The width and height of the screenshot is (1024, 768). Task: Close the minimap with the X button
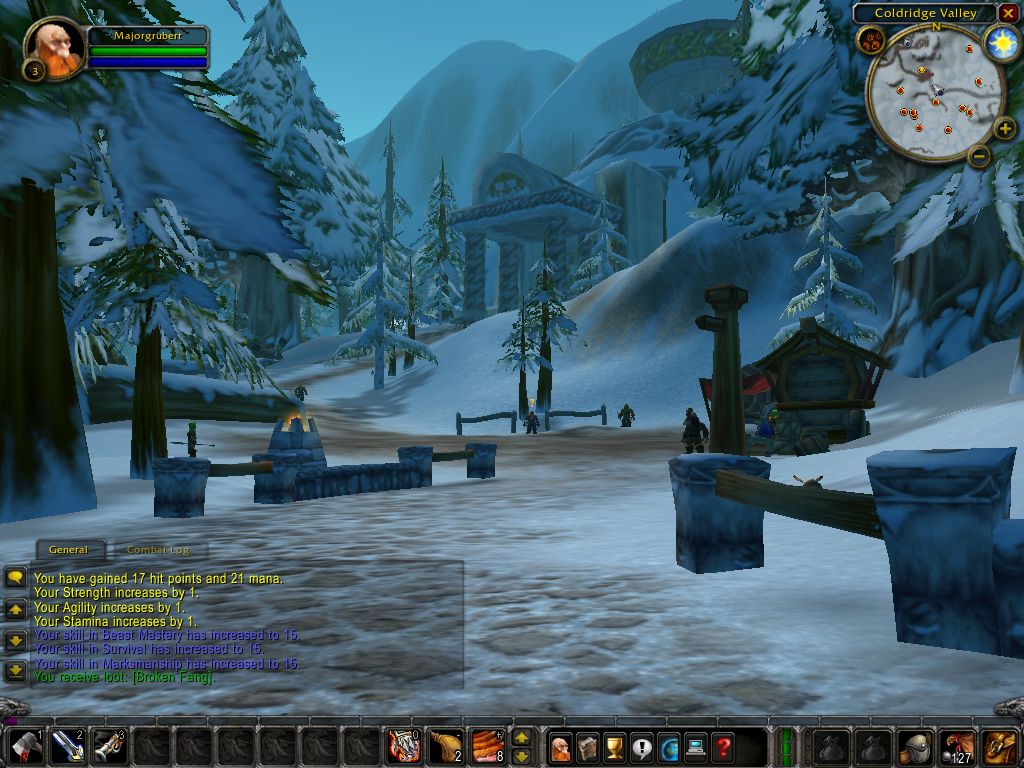[1008, 13]
